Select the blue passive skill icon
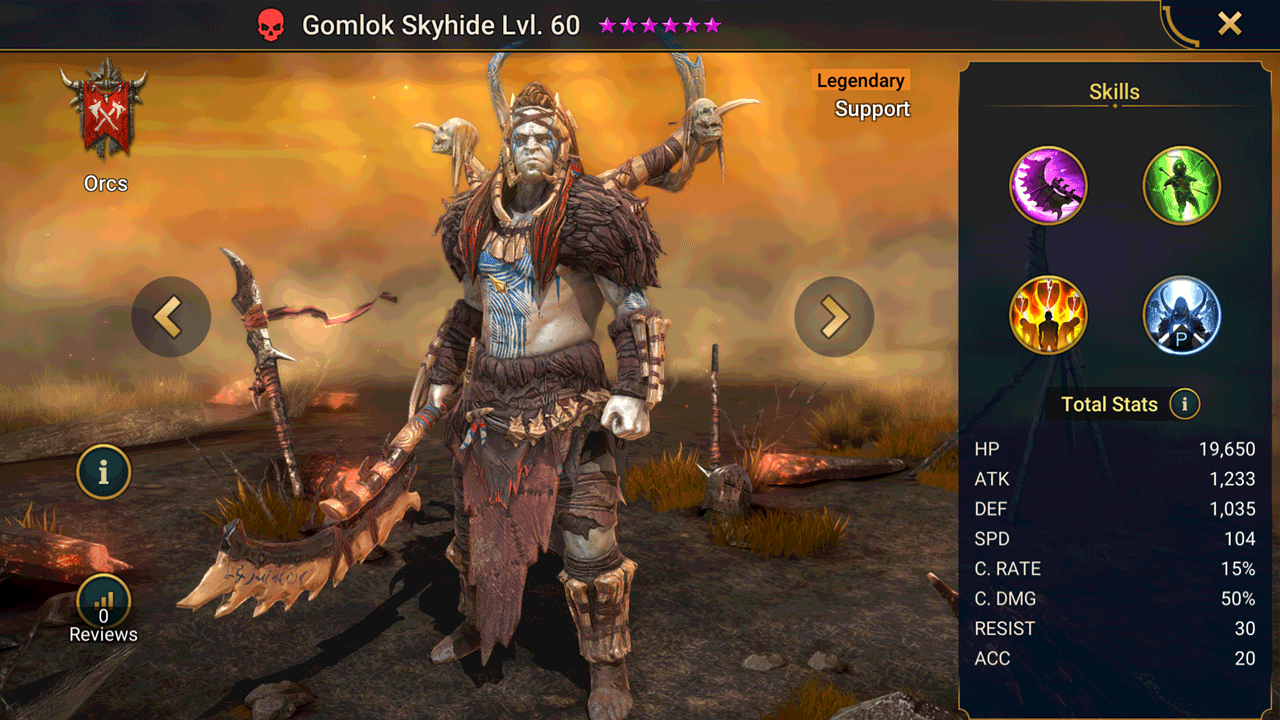The height and width of the screenshot is (720, 1280). click(1181, 315)
